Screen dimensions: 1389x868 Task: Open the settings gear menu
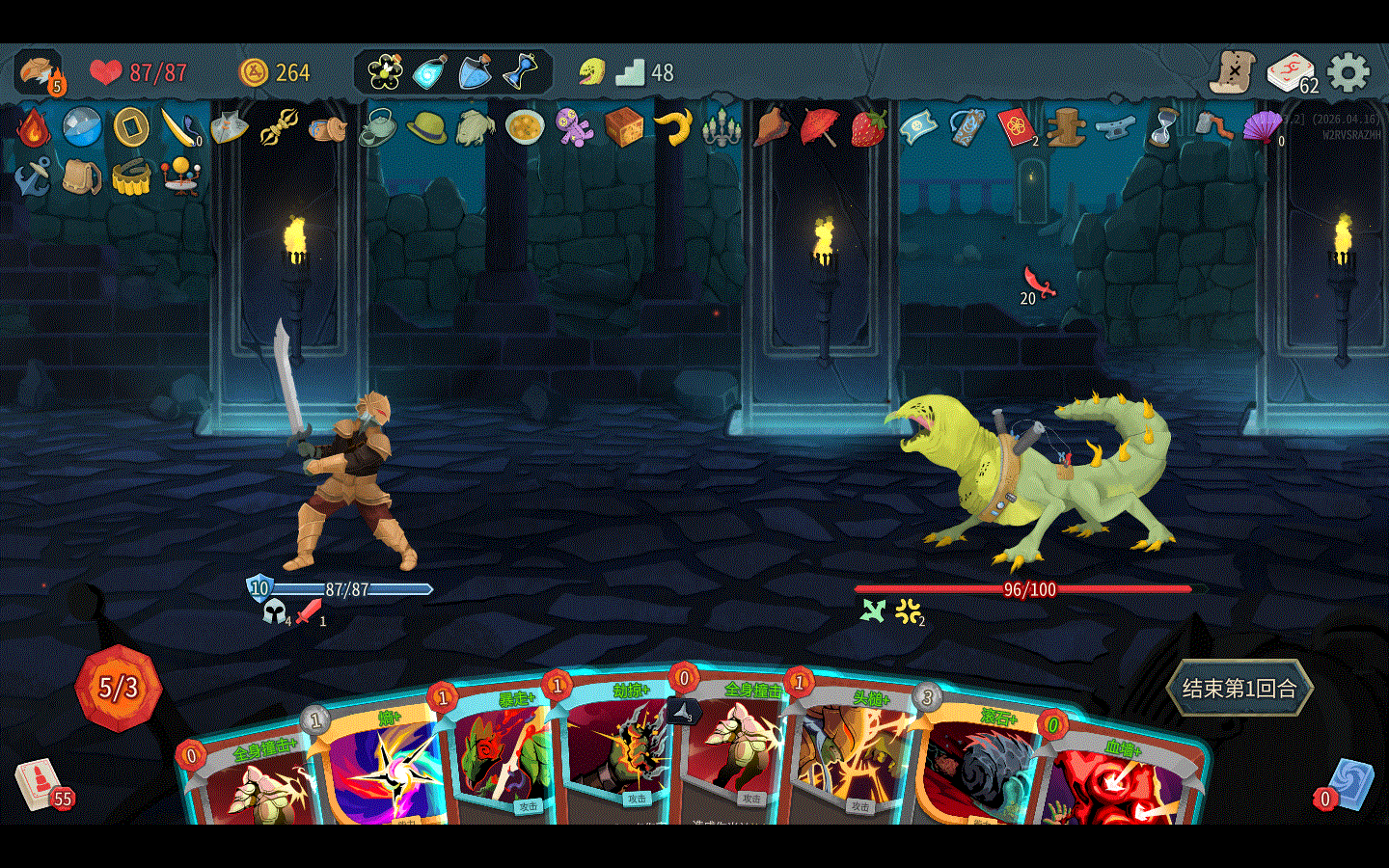tap(1348, 72)
